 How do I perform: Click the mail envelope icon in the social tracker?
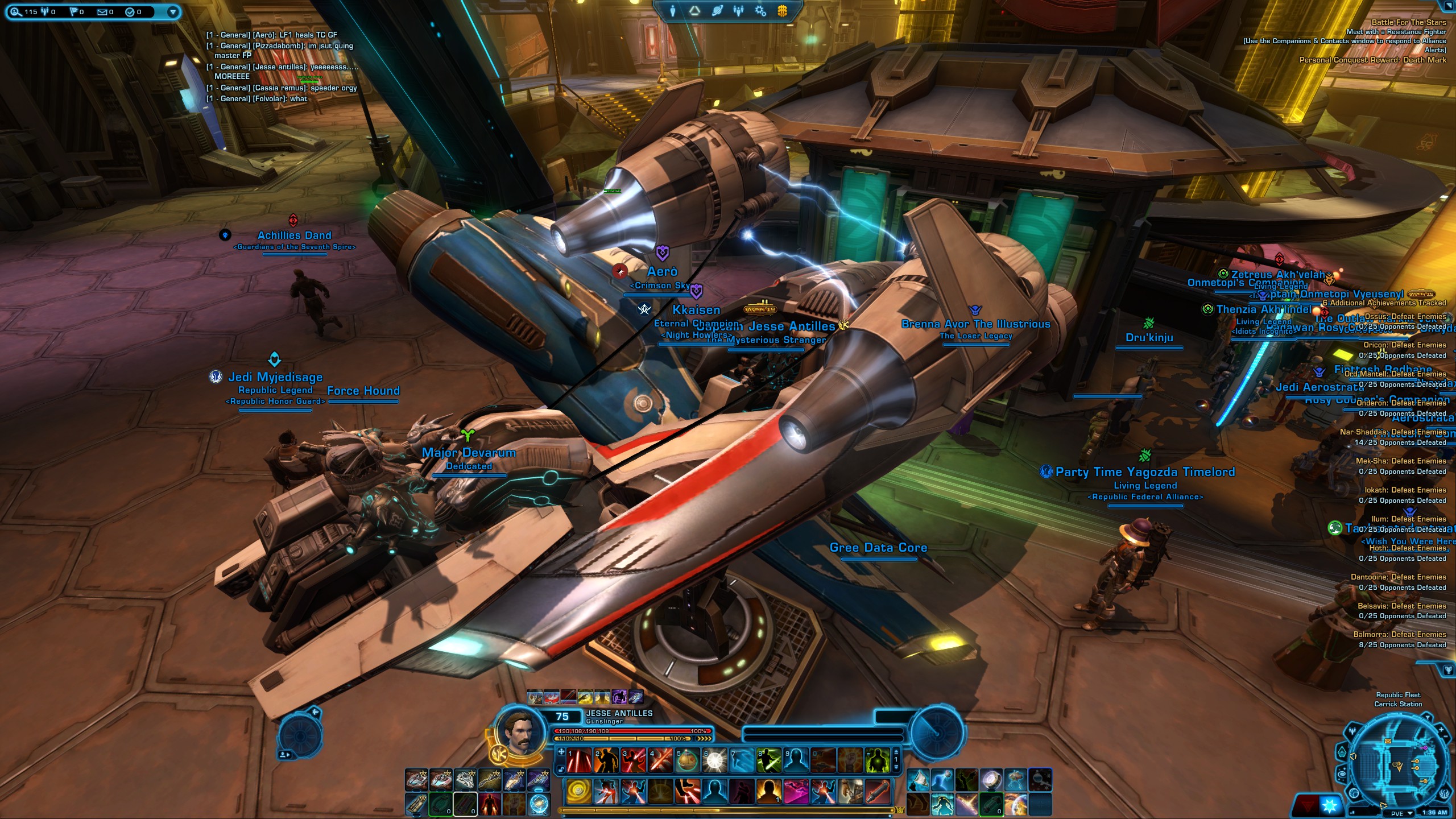[x=102, y=12]
